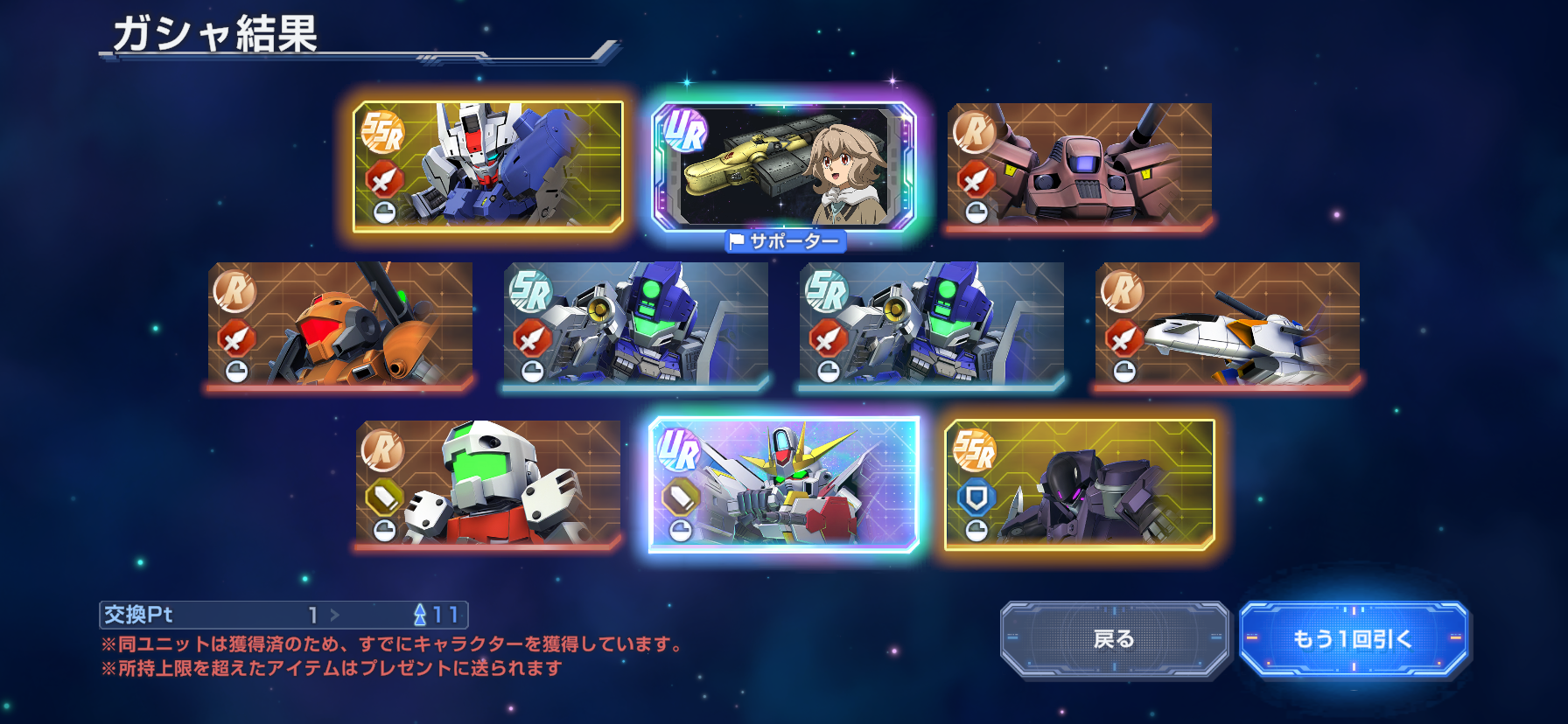Choose the R pink mobile suit card
This screenshot has height=724, width=1568.
point(1080,164)
